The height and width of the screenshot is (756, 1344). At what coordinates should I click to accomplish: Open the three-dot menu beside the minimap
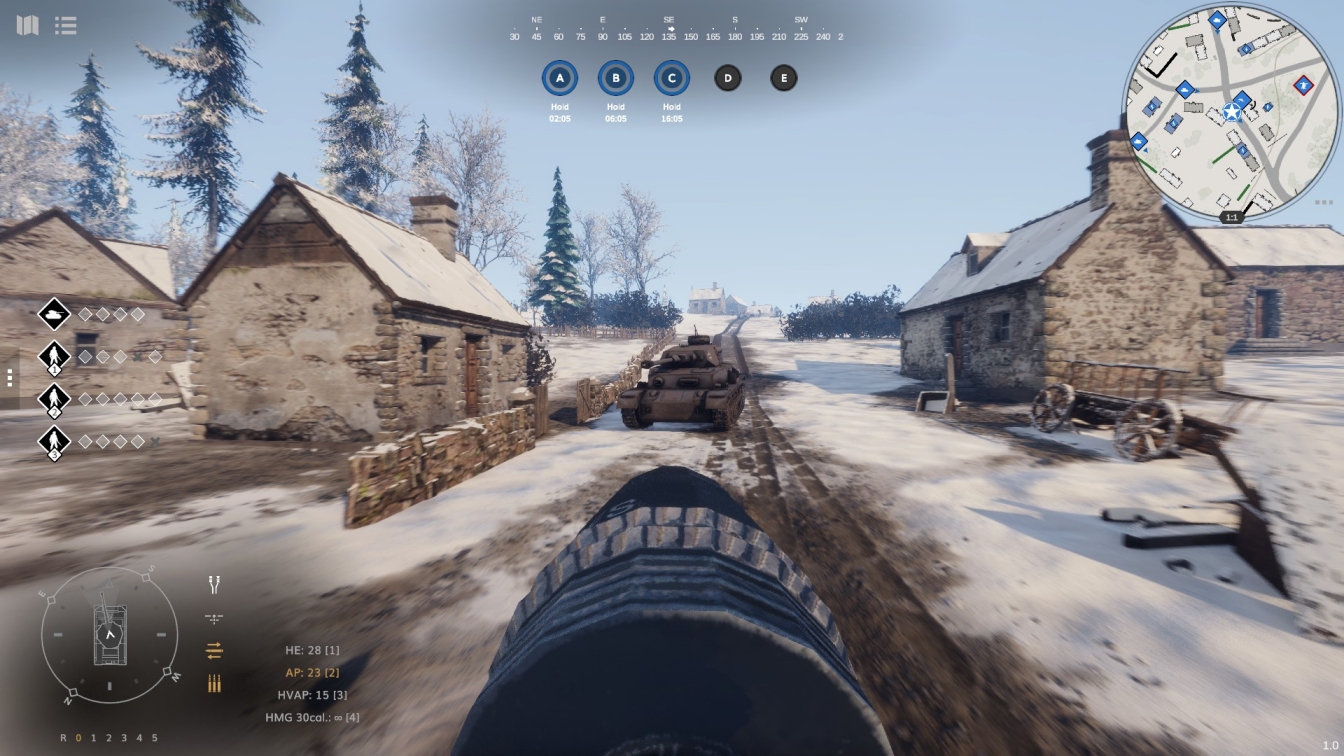click(1324, 202)
